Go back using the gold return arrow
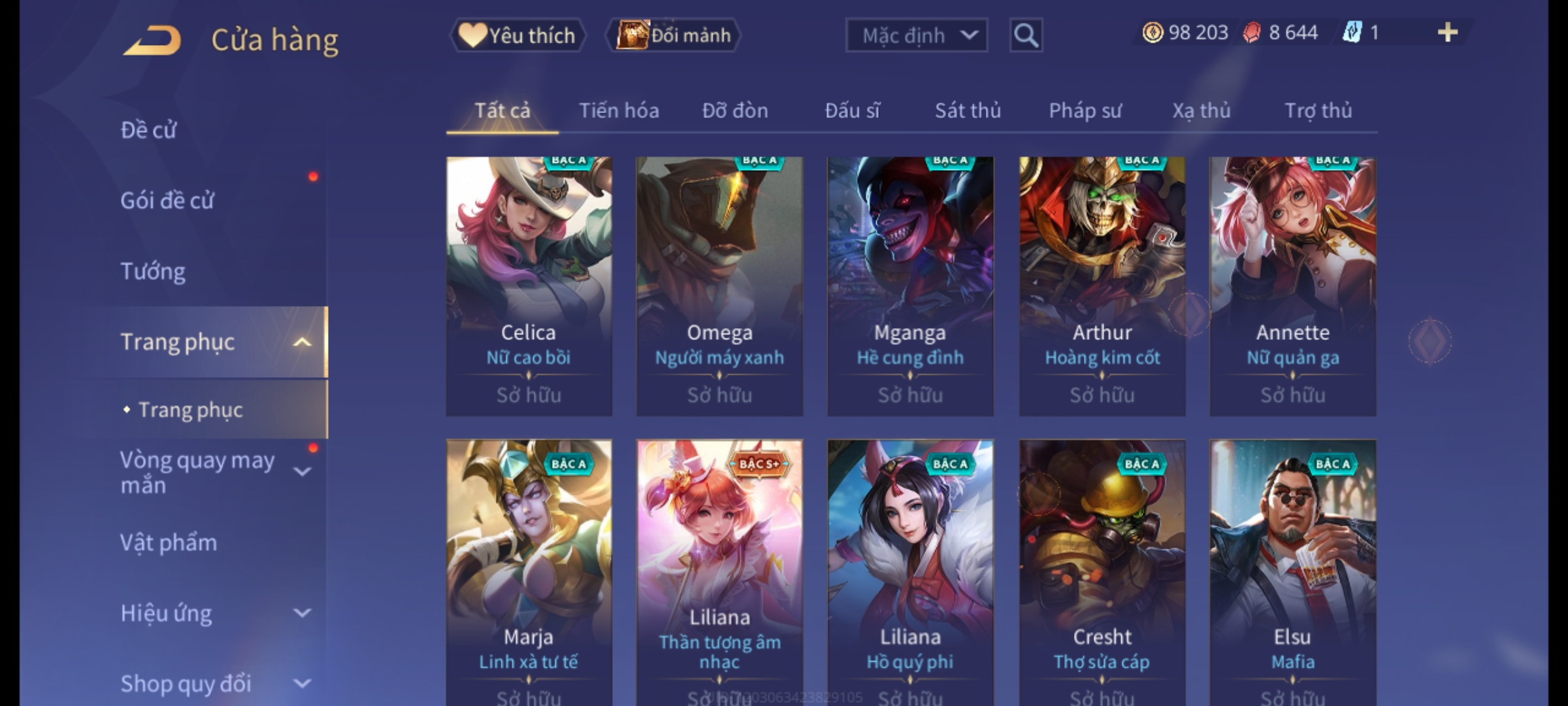 (x=152, y=41)
